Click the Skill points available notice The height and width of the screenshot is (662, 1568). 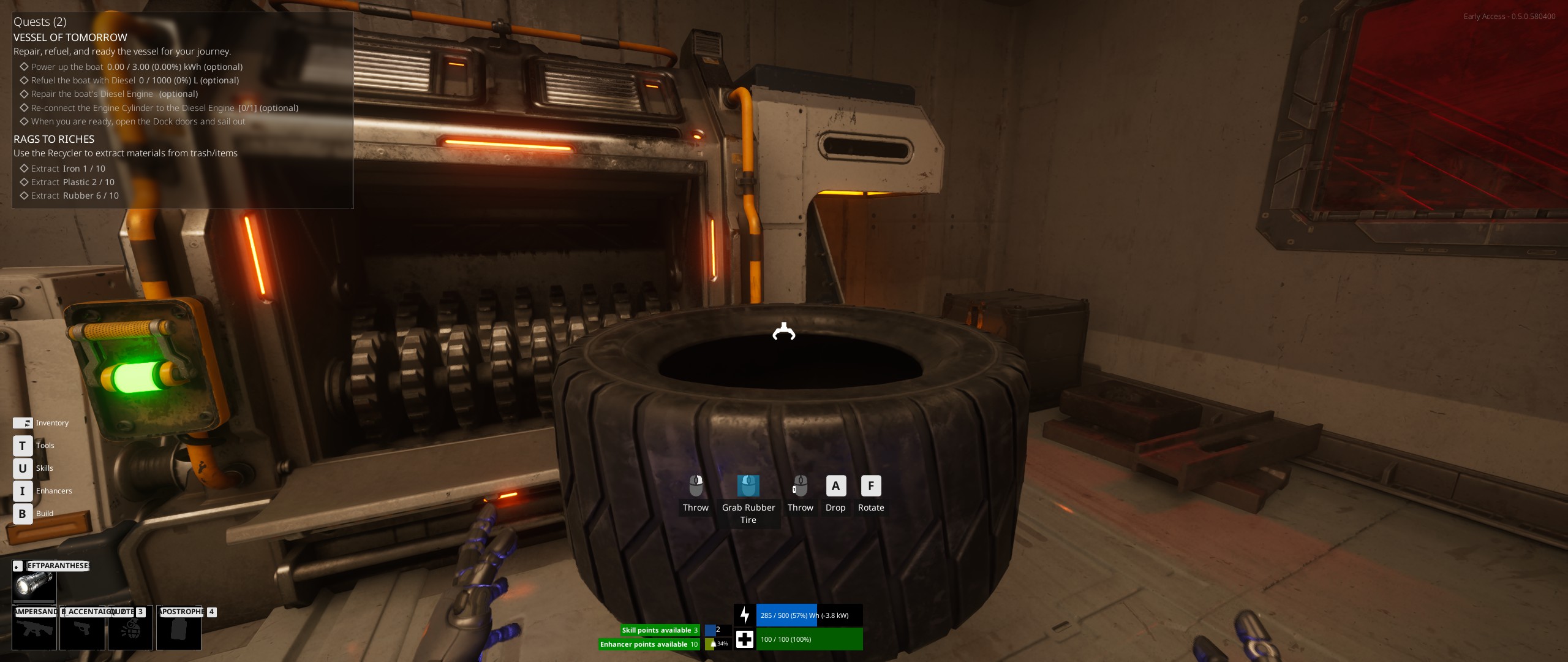[x=660, y=630]
